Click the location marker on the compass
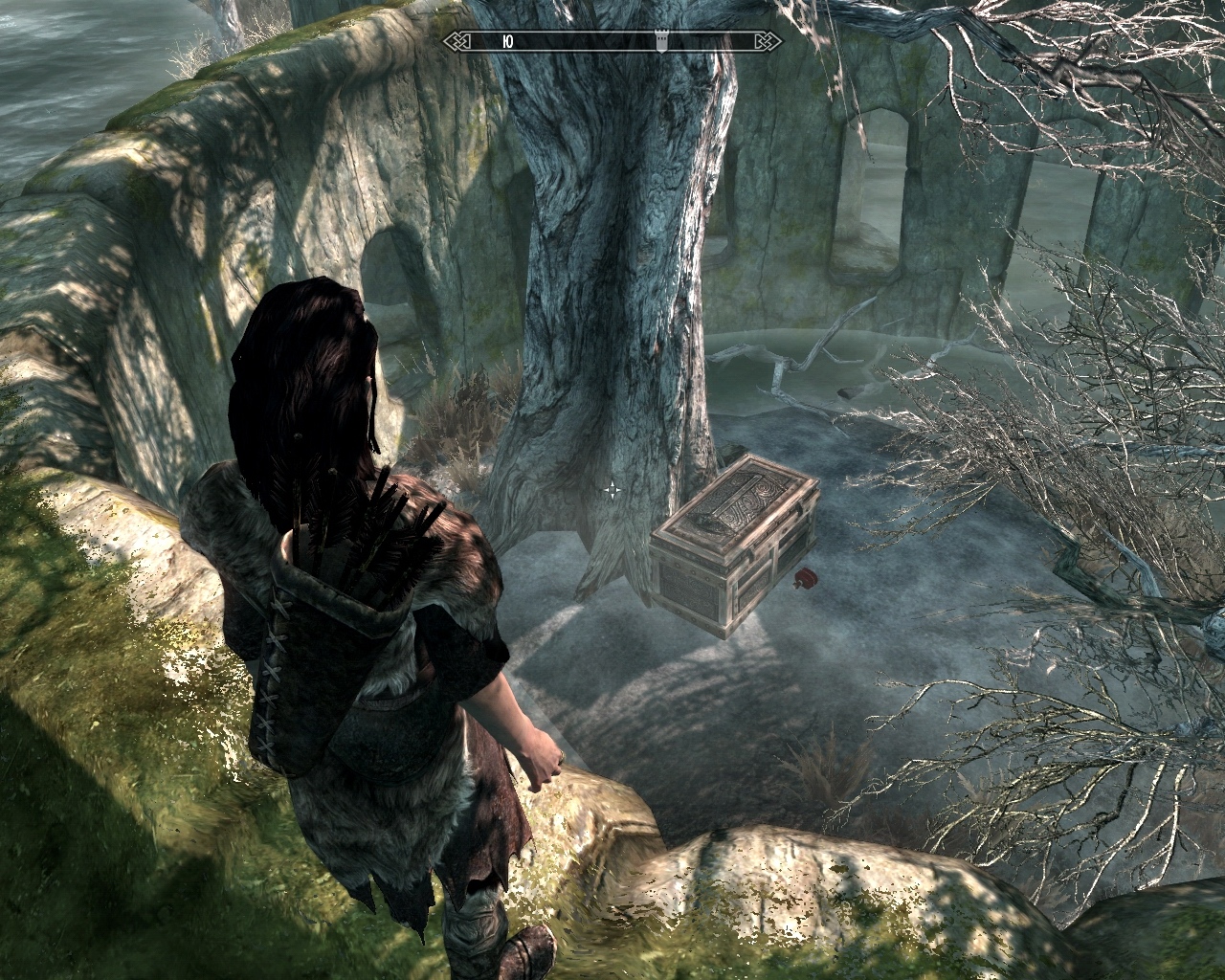The width and height of the screenshot is (1225, 980). click(660, 41)
